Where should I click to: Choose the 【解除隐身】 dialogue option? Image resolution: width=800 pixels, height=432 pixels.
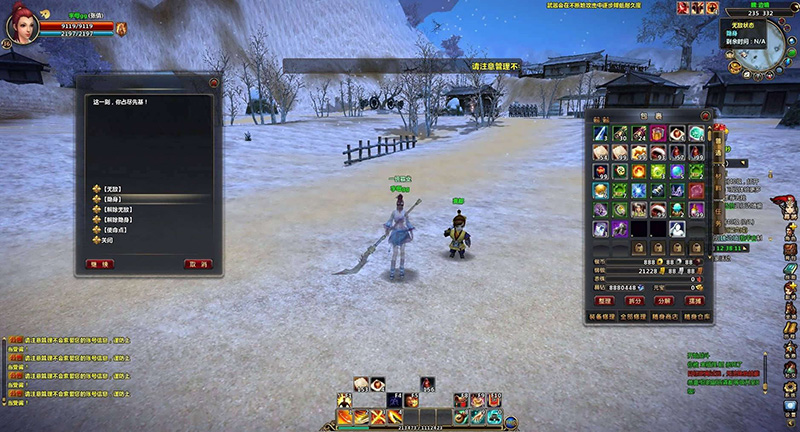117,219
